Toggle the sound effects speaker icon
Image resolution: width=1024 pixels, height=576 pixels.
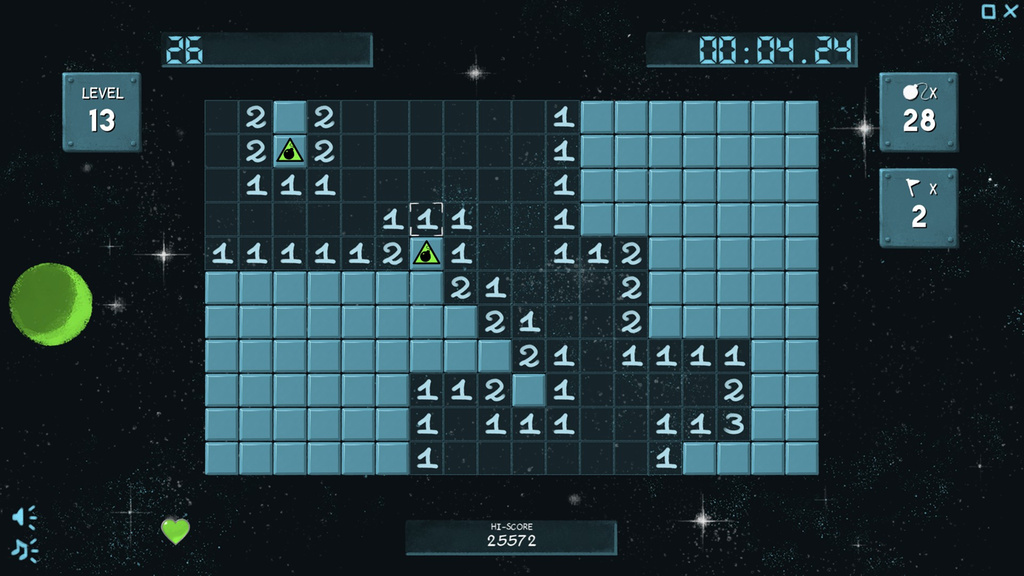[24, 516]
